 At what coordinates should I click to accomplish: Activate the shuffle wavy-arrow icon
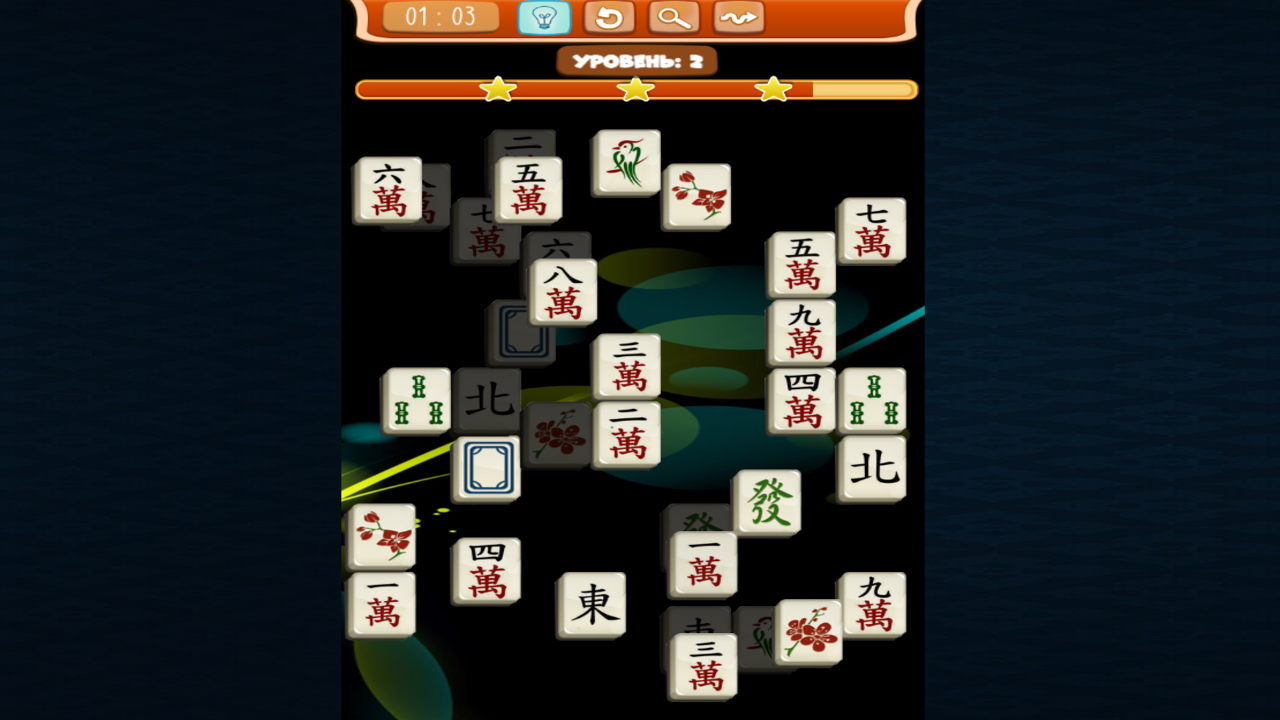point(738,17)
